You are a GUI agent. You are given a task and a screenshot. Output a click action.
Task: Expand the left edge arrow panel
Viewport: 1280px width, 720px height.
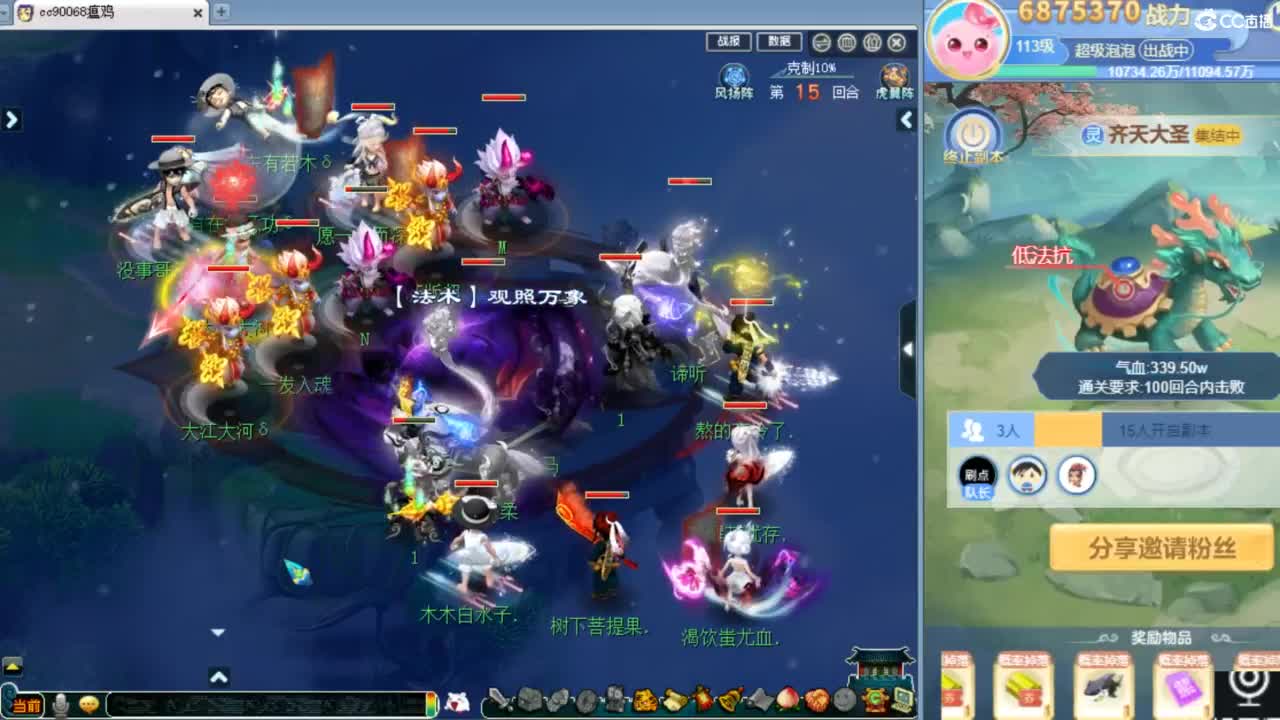(x=12, y=119)
